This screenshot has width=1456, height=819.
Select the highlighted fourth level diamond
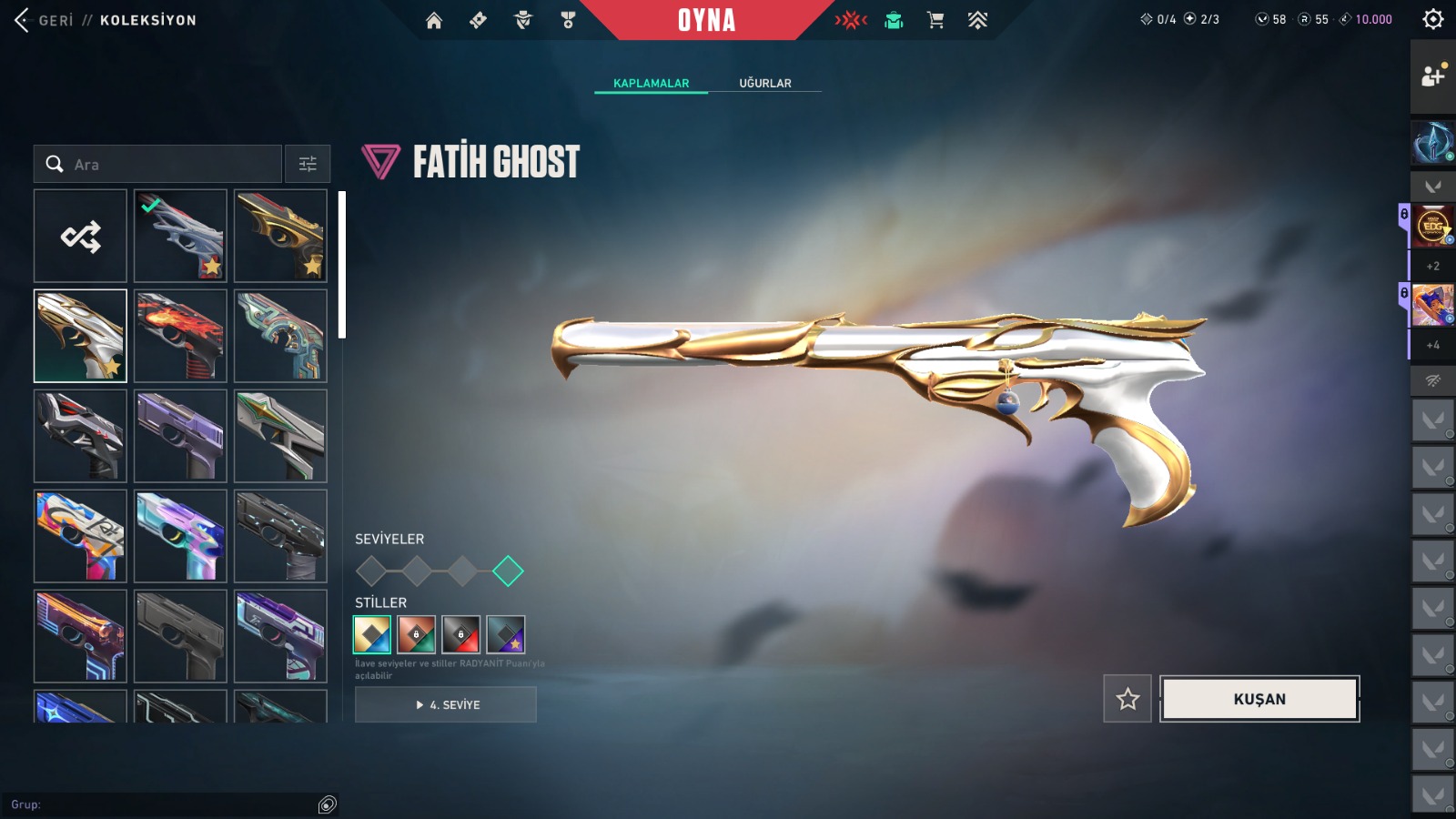click(x=508, y=571)
